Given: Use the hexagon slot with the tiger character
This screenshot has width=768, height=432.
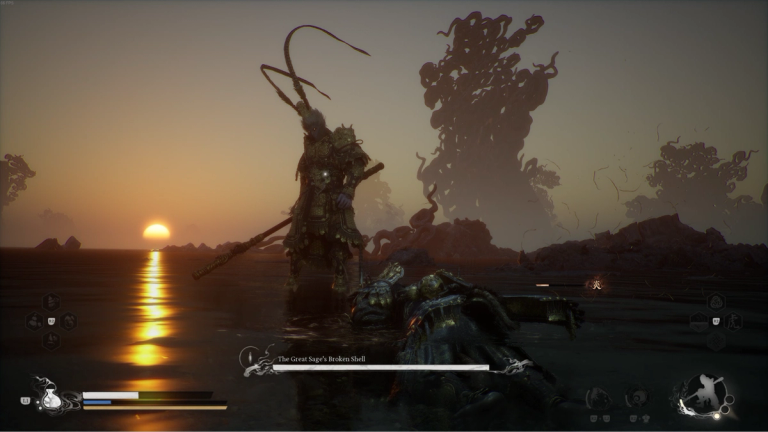Looking at the screenshot, I should click(x=734, y=321).
